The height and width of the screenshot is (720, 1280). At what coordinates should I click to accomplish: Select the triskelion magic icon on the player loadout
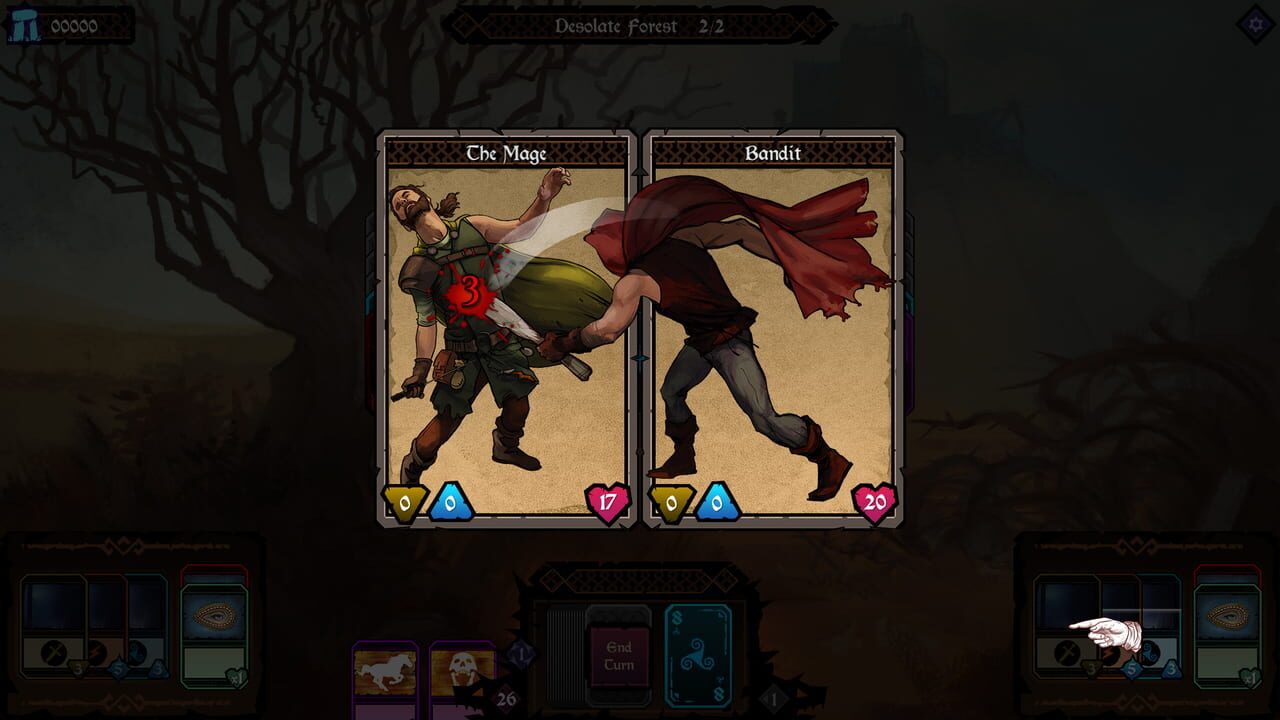[x=138, y=650]
